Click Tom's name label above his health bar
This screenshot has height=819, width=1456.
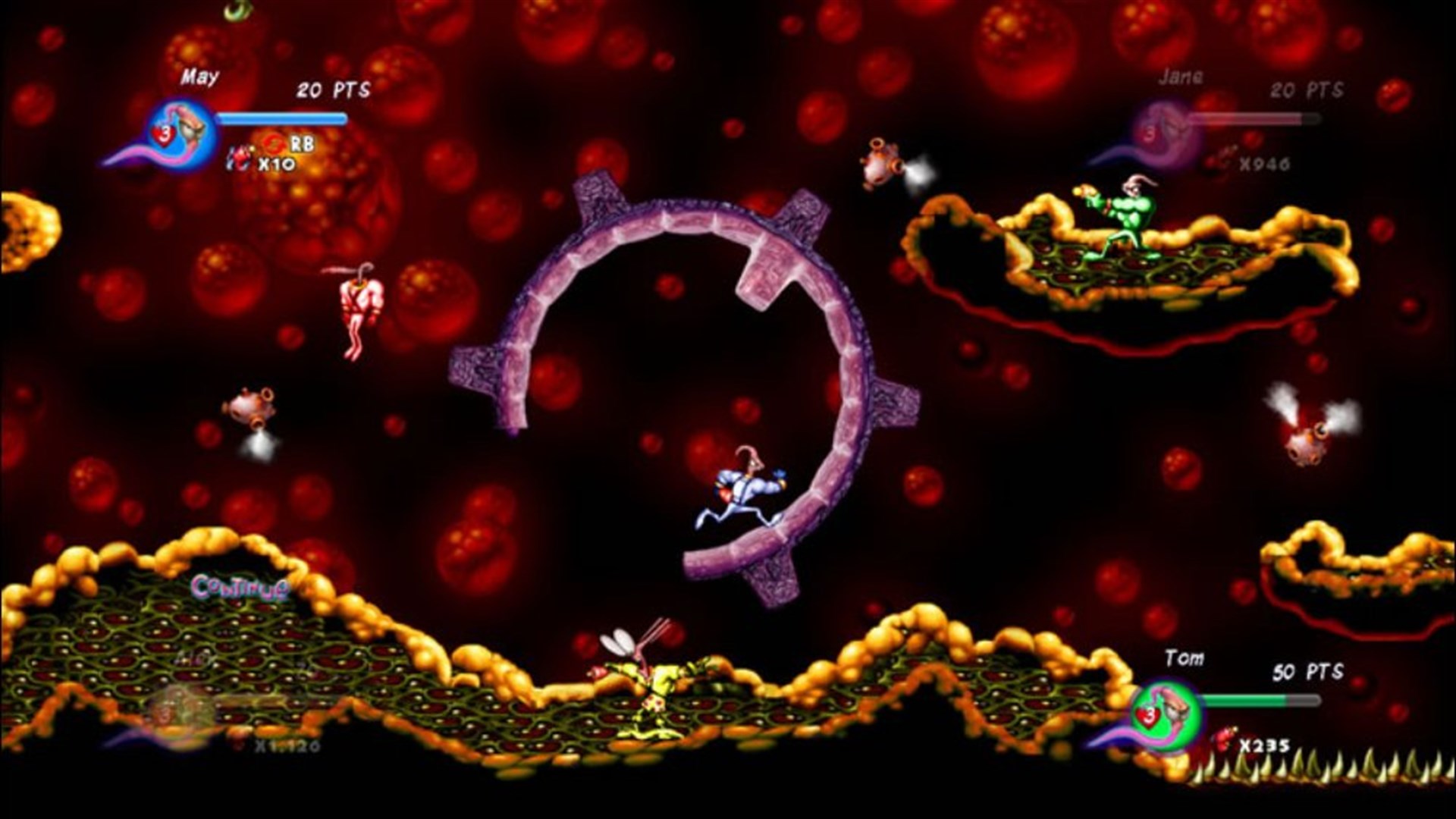pos(1185,658)
